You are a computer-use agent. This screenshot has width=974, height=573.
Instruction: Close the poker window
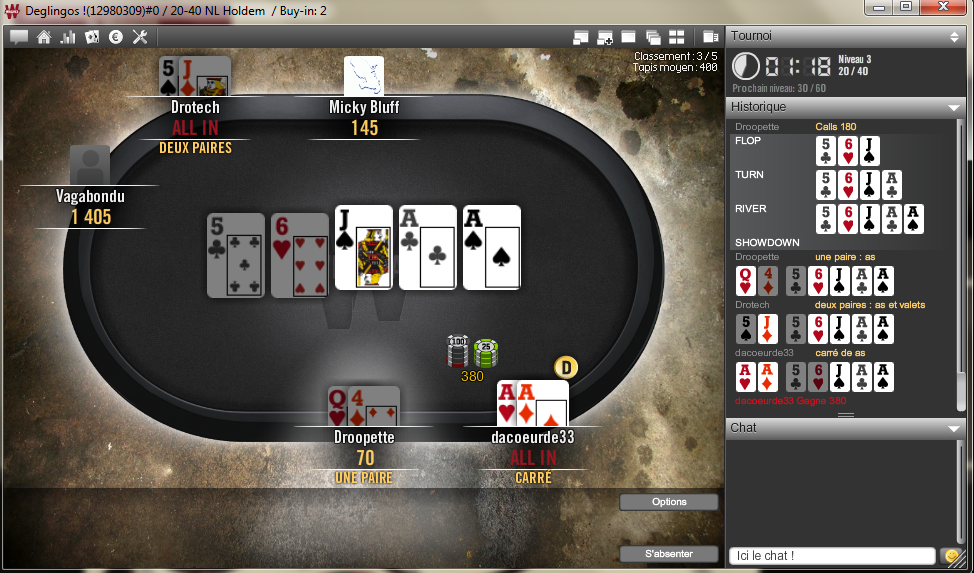tap(945, 9)
